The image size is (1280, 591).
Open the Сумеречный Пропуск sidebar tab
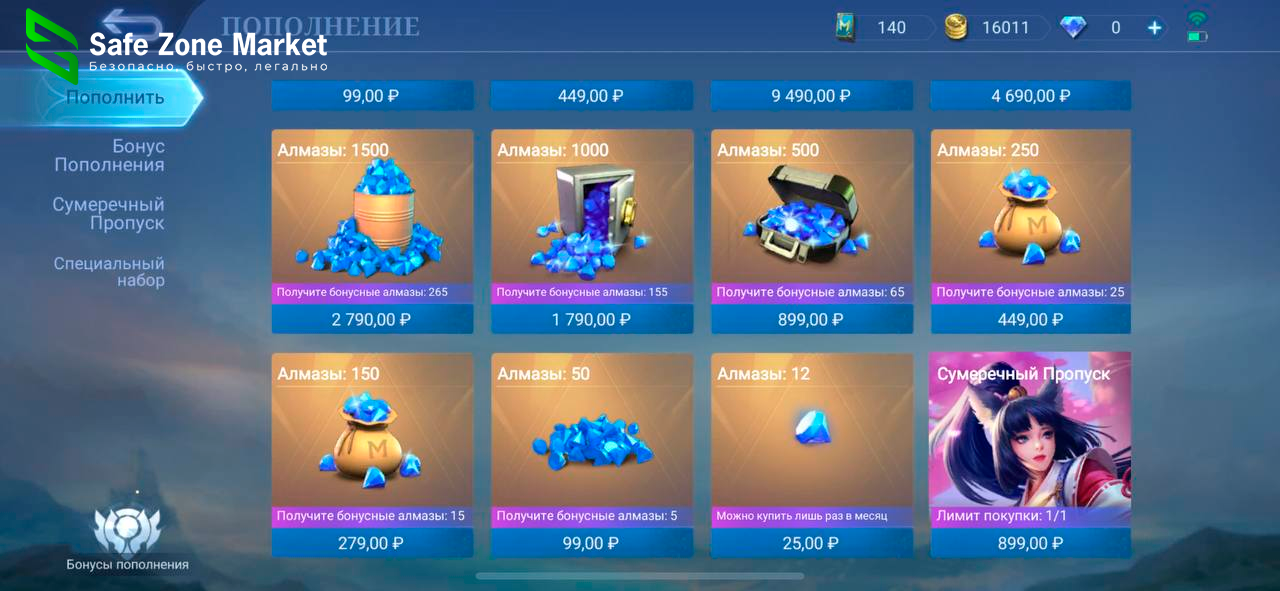pyautogui.click(x=109, y=213)
